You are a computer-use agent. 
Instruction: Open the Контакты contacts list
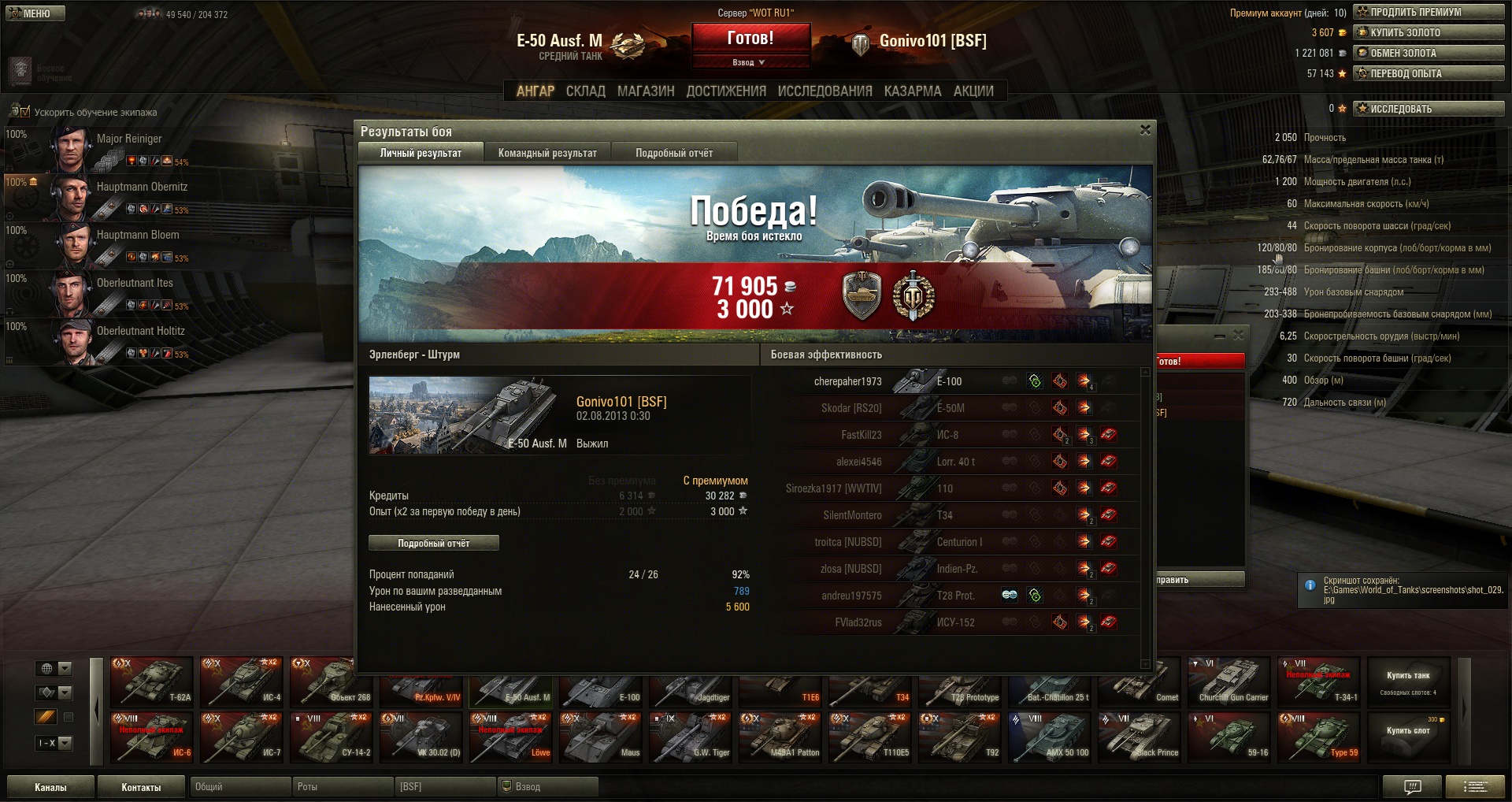coord(141,787)
